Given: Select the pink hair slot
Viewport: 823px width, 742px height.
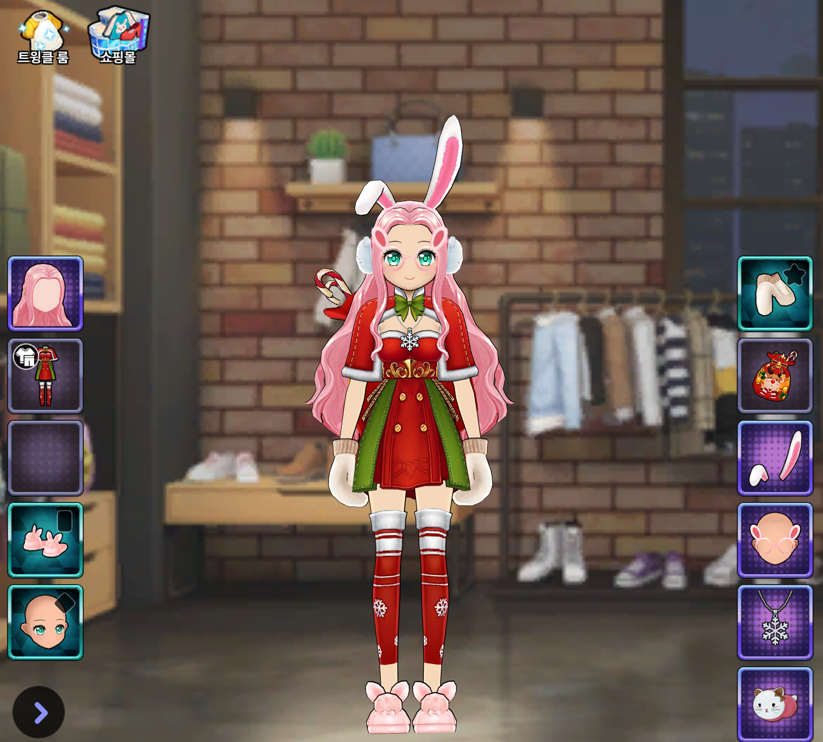Looking at the screenshot, I should click(x=45, y=293).
